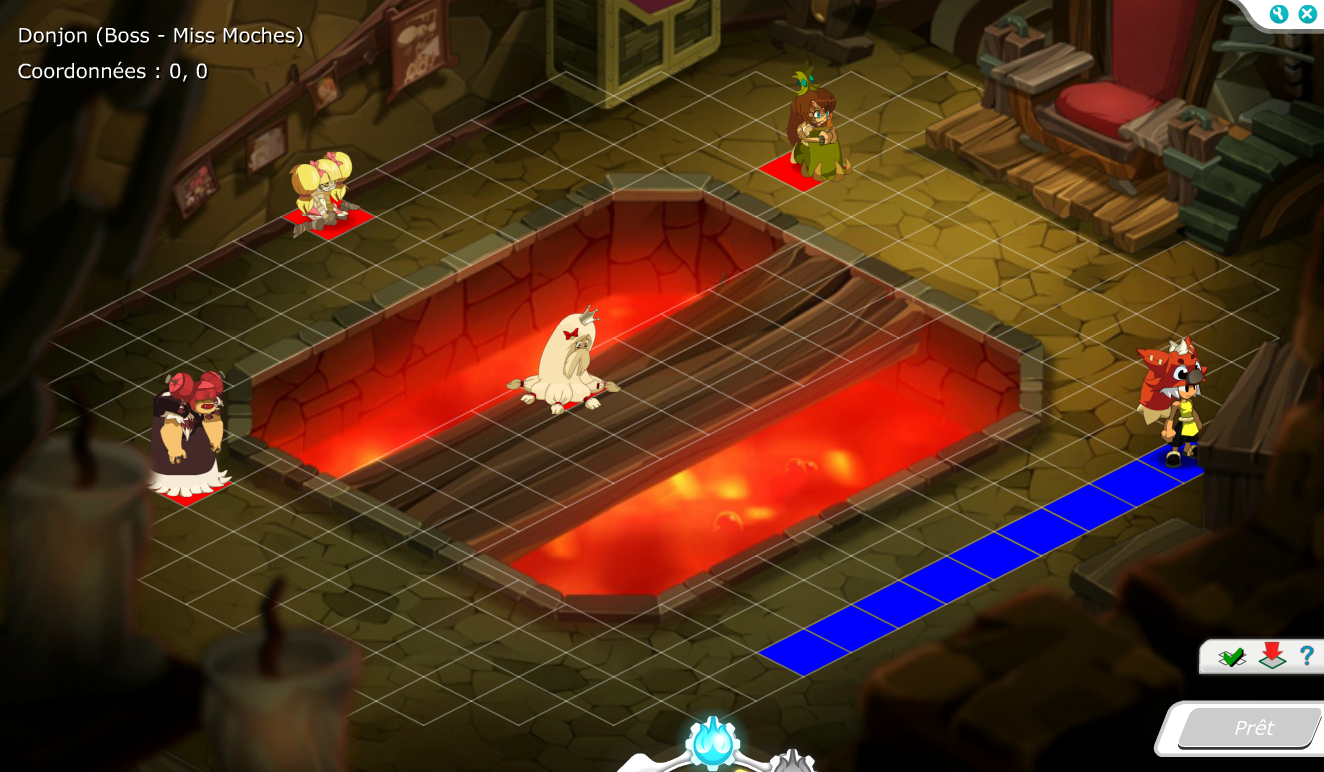Open settings with the wrench icon

[x=1278, y=14]
